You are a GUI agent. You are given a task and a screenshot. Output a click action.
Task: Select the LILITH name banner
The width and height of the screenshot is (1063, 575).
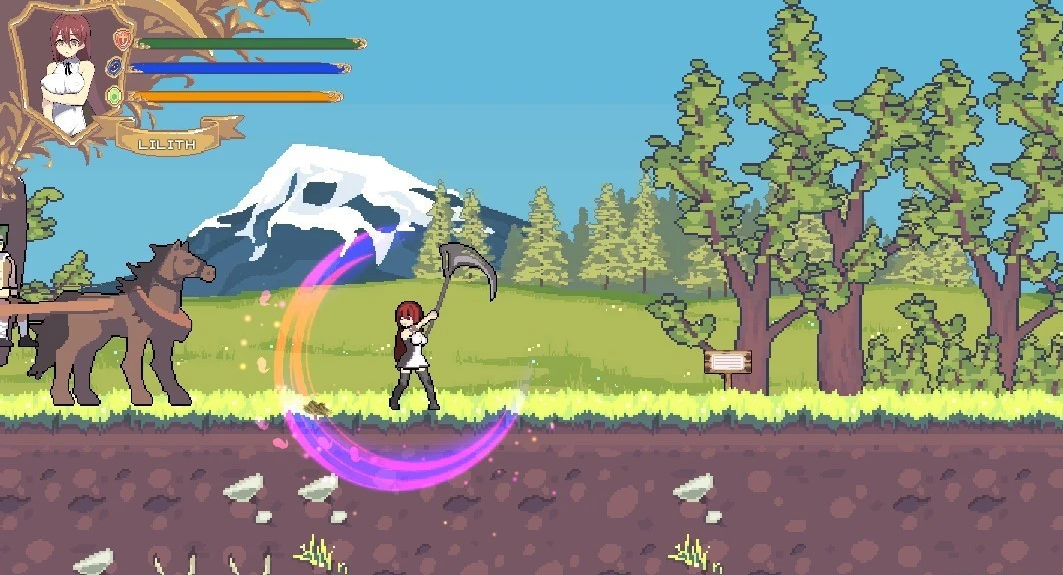click(166, 143)
